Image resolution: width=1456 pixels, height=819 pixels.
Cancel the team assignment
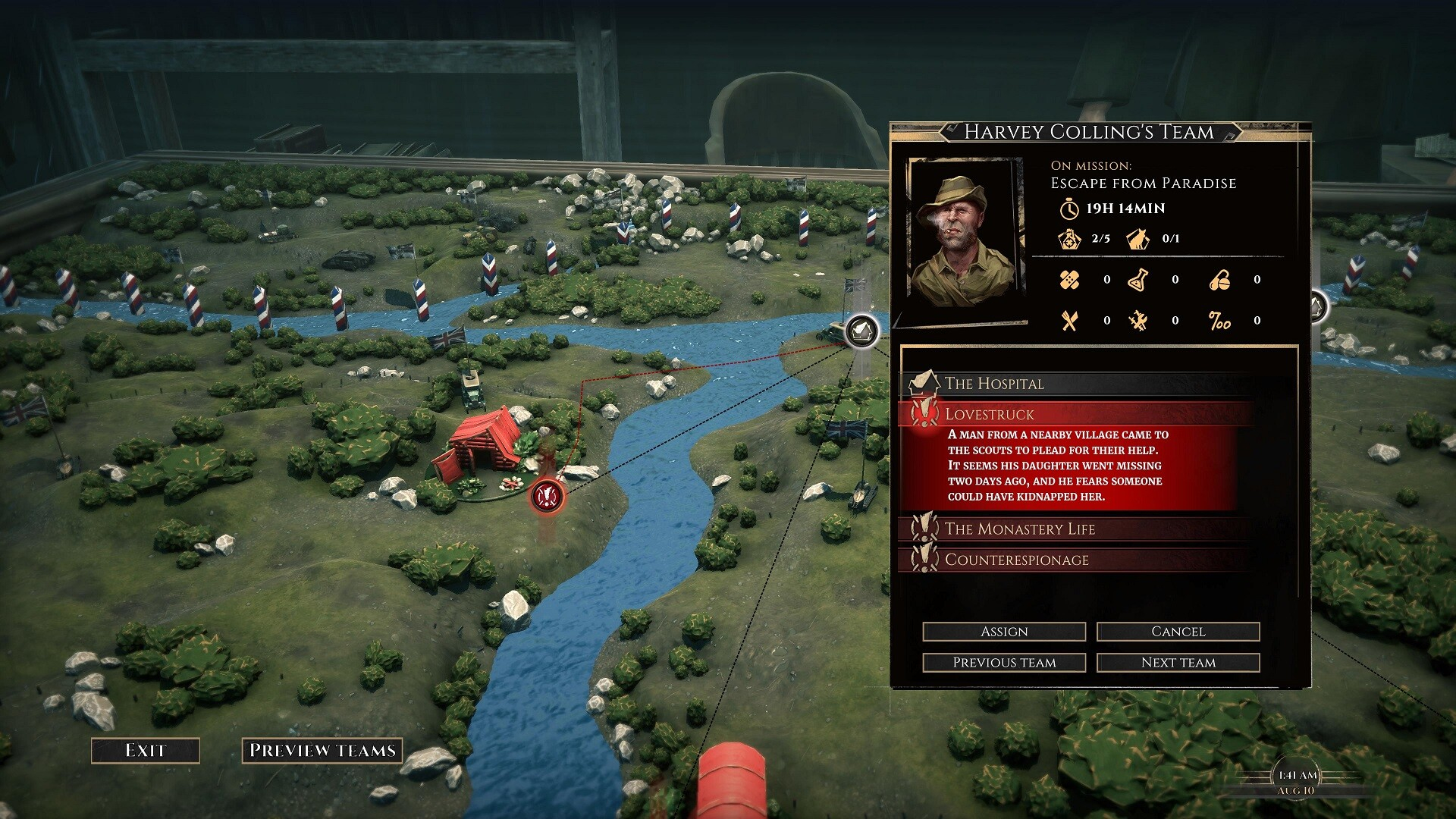click(x=1178, y=632)
